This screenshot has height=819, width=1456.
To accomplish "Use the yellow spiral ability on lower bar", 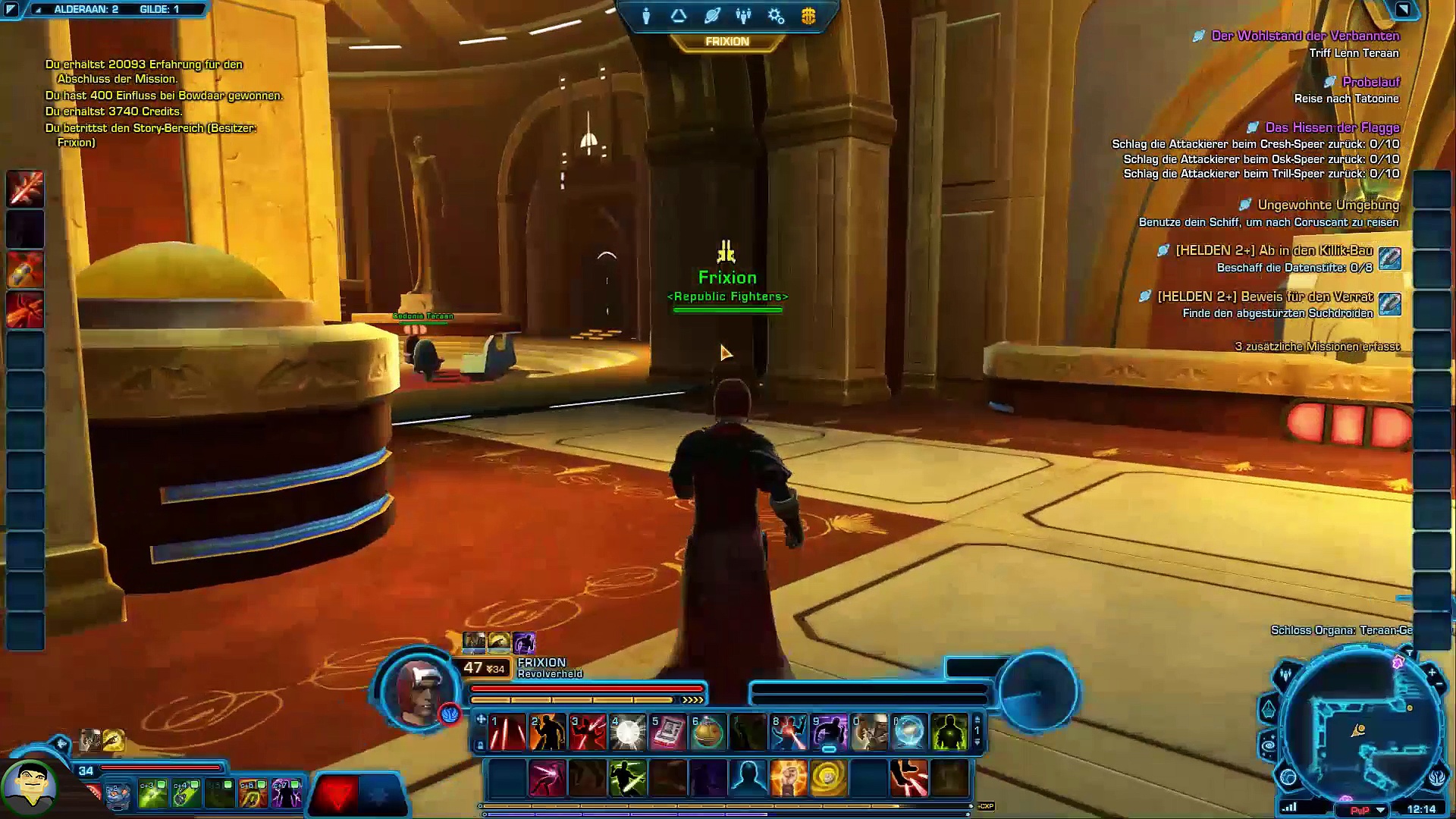I will (x=828, y=778).
